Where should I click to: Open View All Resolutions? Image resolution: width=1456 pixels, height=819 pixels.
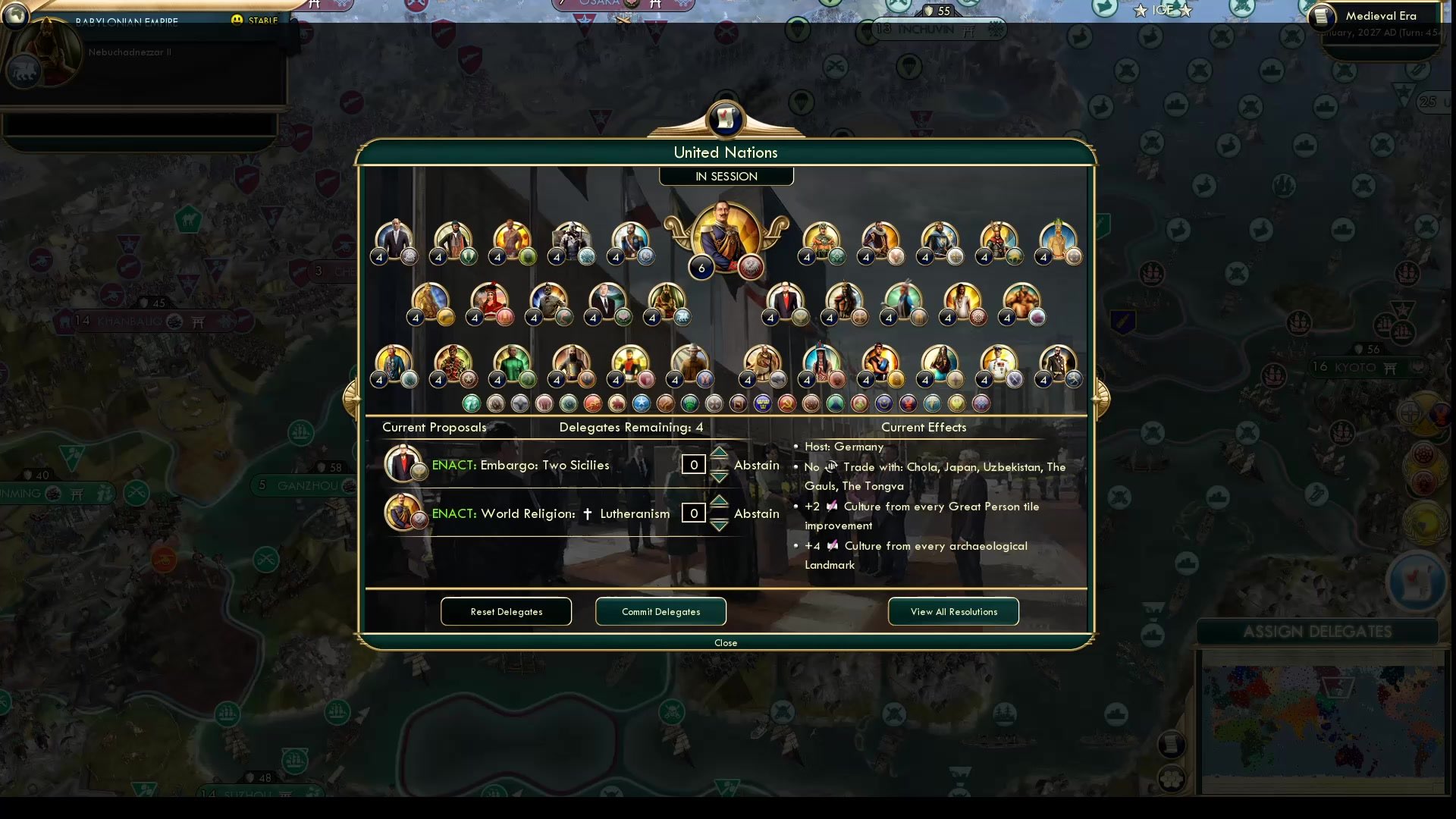coord(953,611)
